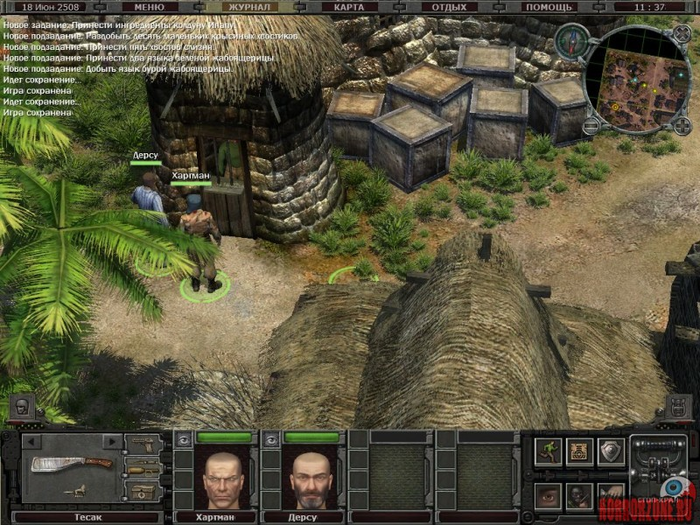Select ОТДЫХ to rest
700x525 pixels.
tap(449, 6)
